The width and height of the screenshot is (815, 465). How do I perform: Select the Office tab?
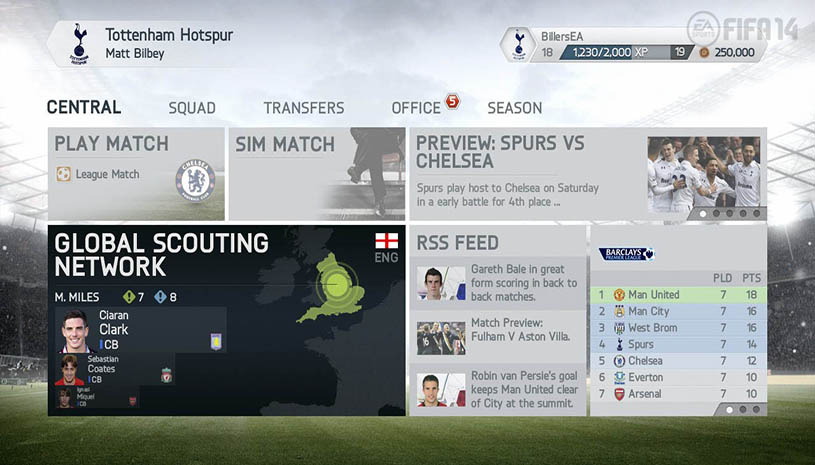coord(416,108)
